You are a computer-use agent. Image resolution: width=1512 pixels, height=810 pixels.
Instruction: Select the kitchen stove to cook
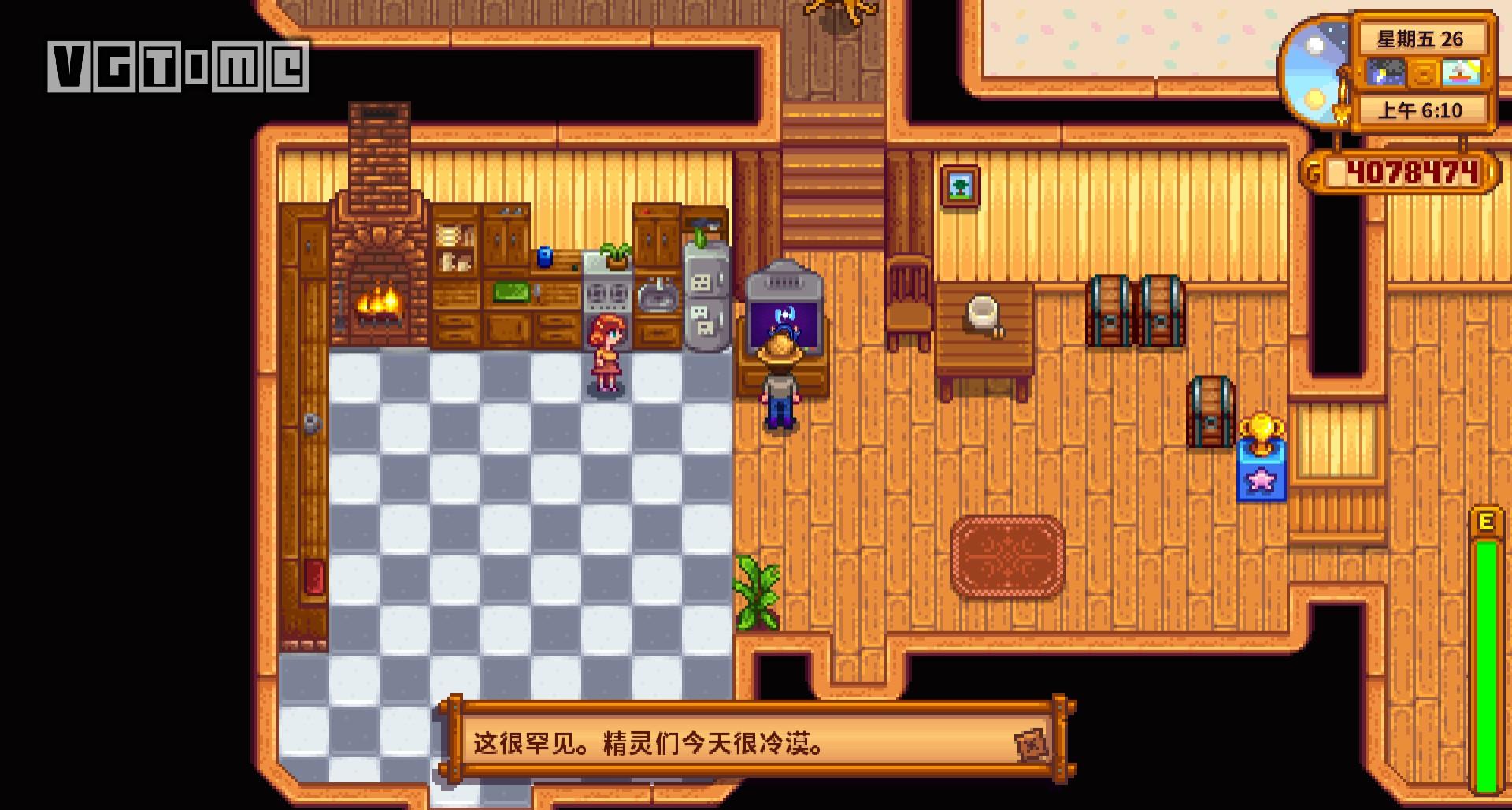click(x=608, y=295)
